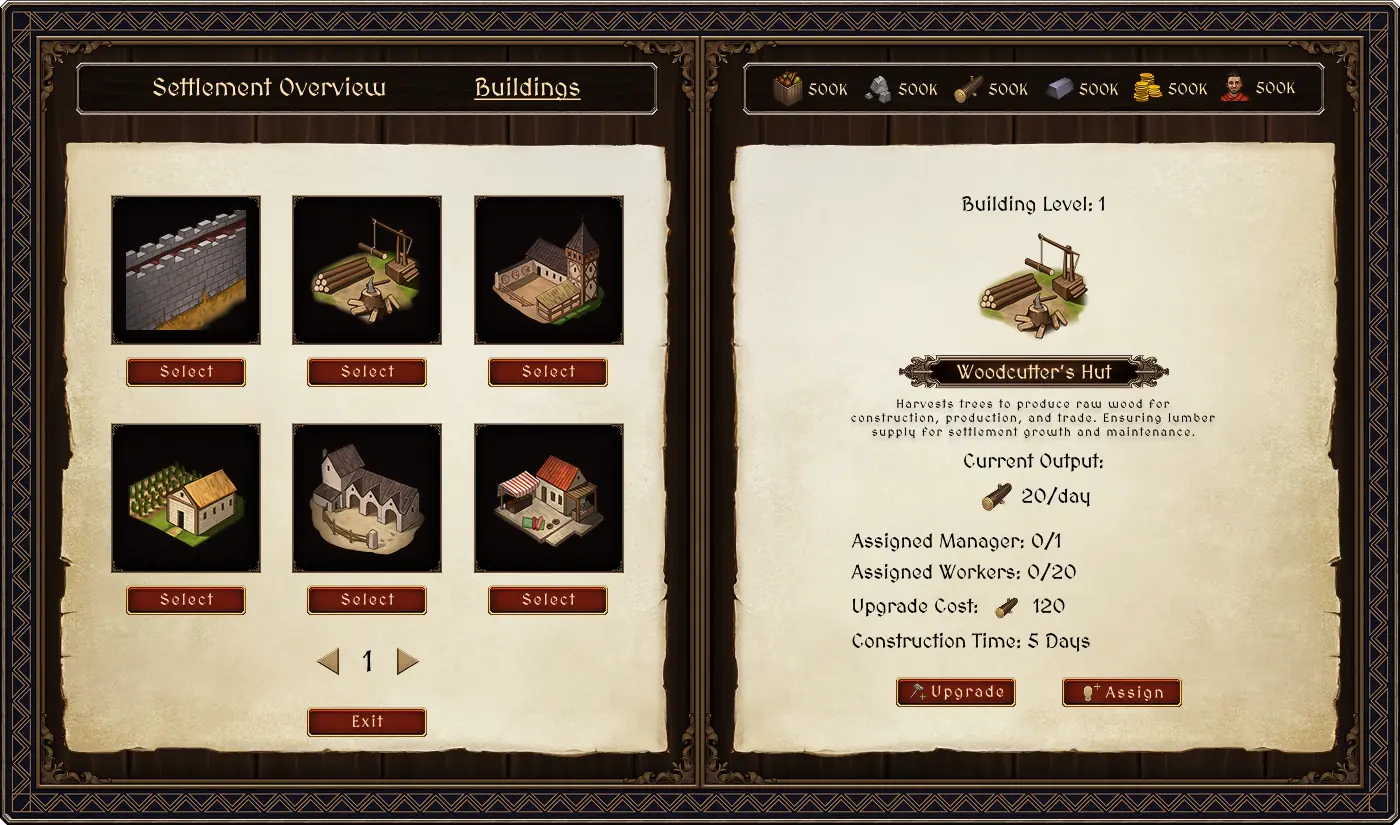Assign workers to the Woodcutter's Hut

[x=1122, y=692]
